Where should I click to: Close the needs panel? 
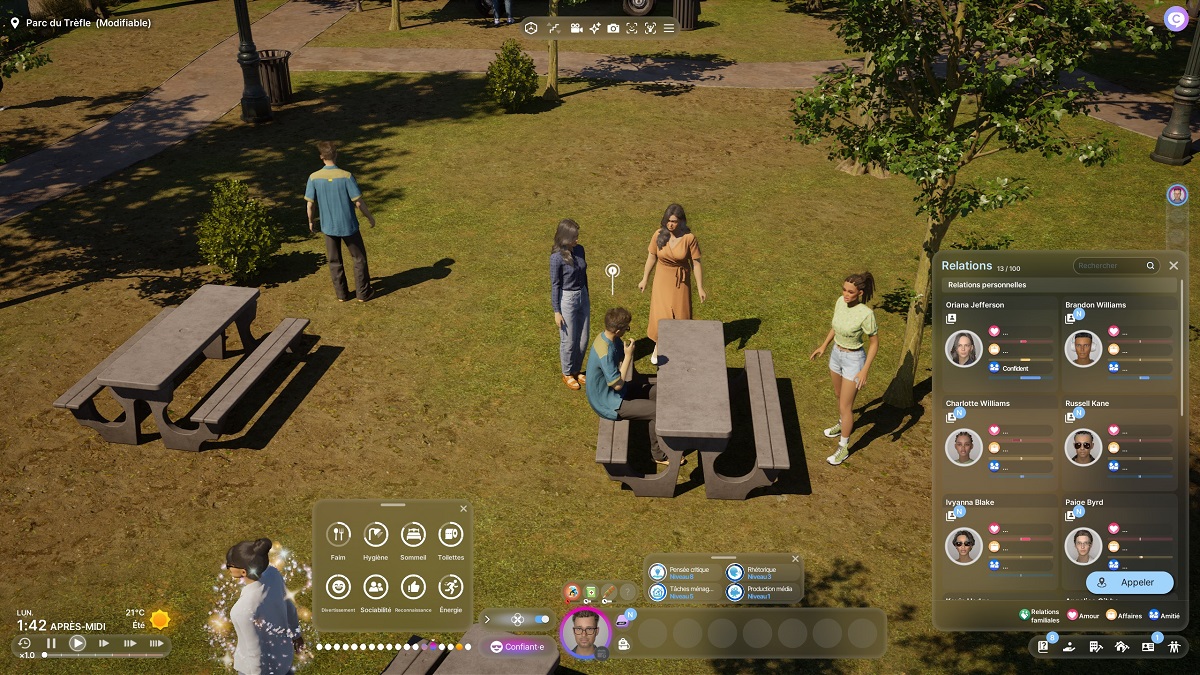[x=463, y=509]
